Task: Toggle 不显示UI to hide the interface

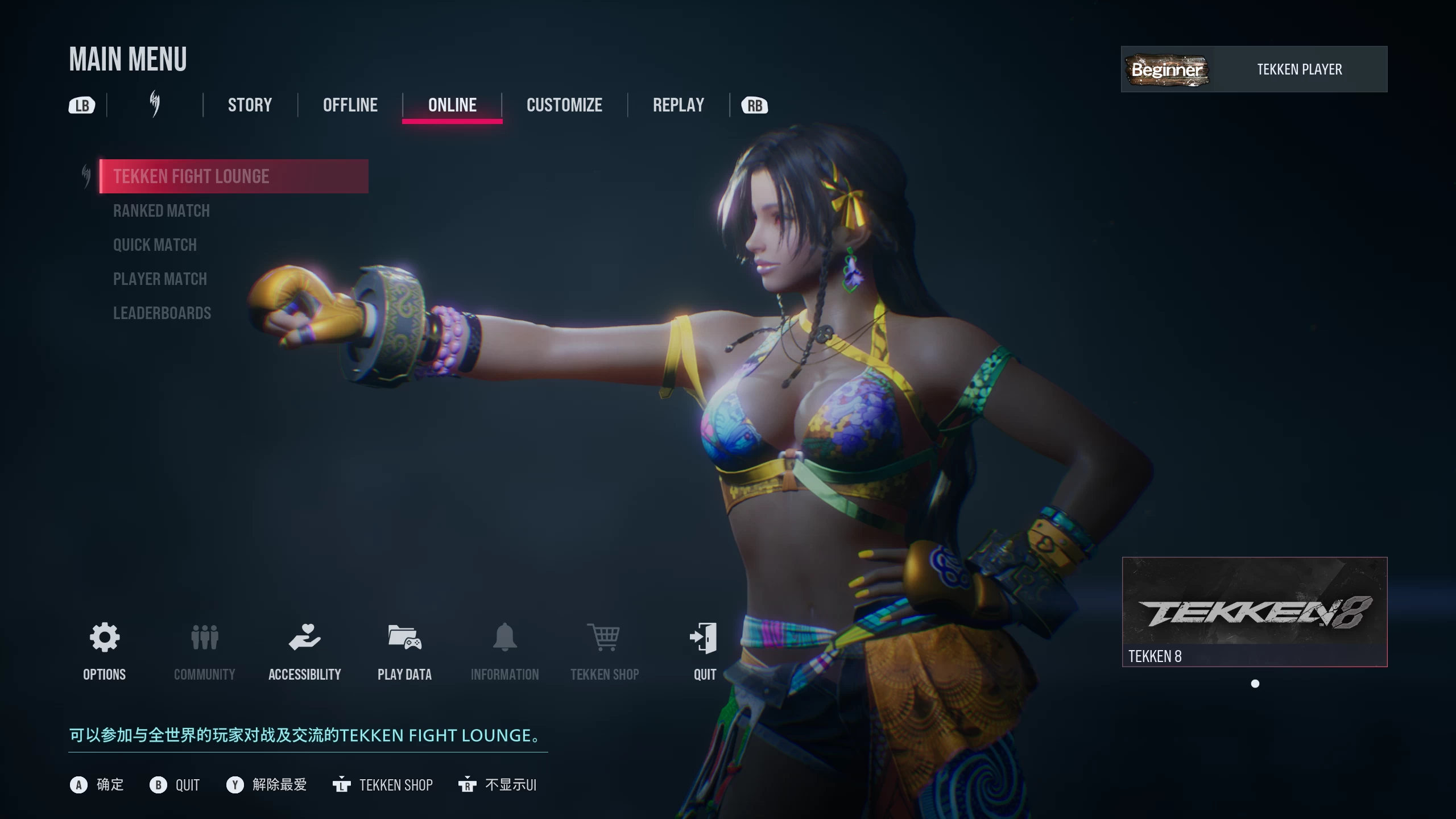Action: click(498, 785)
